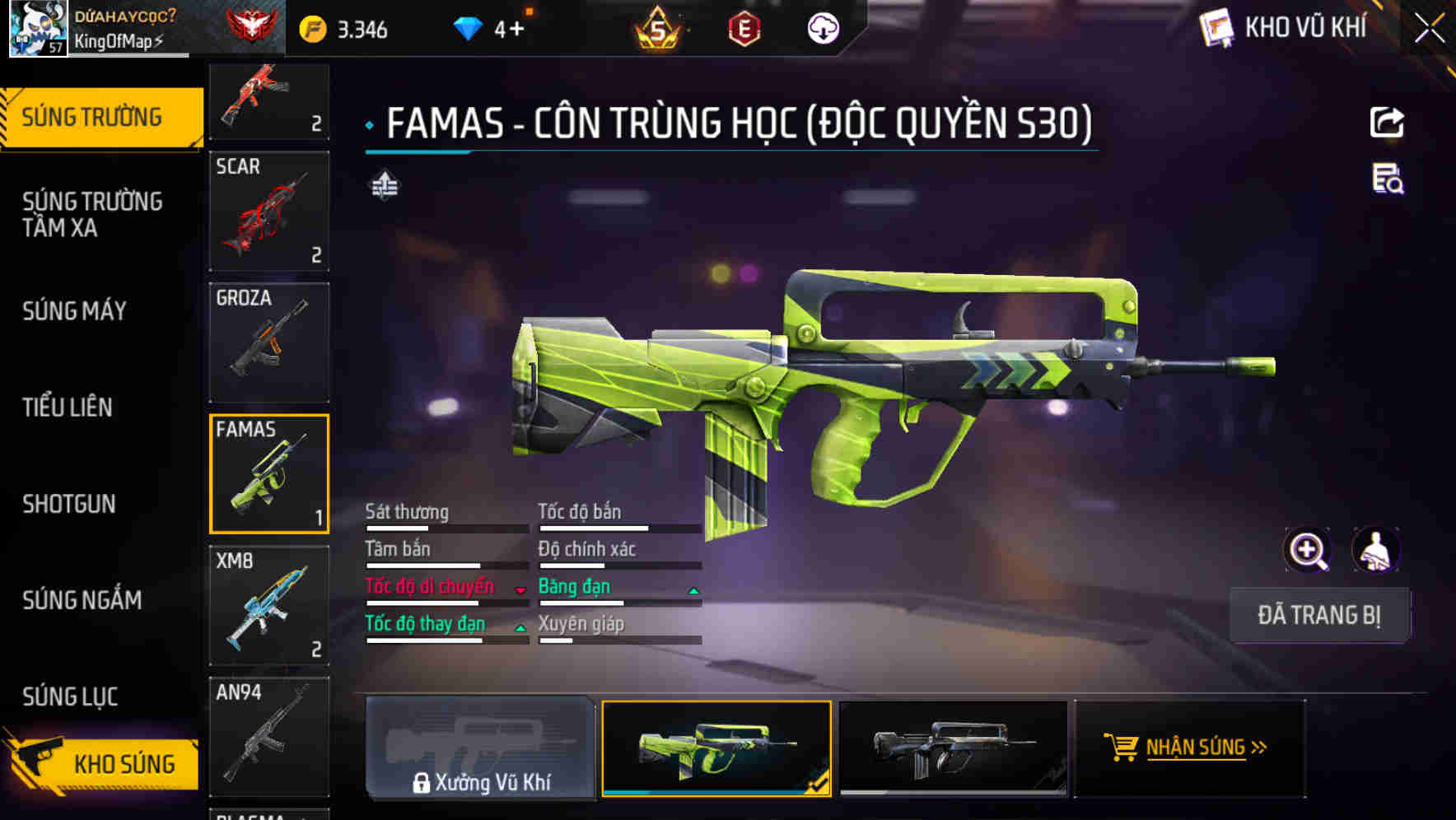Choose the XM8 weapon tile
The height and width of the screenshot is (820, 1456).
click(269, 605)
